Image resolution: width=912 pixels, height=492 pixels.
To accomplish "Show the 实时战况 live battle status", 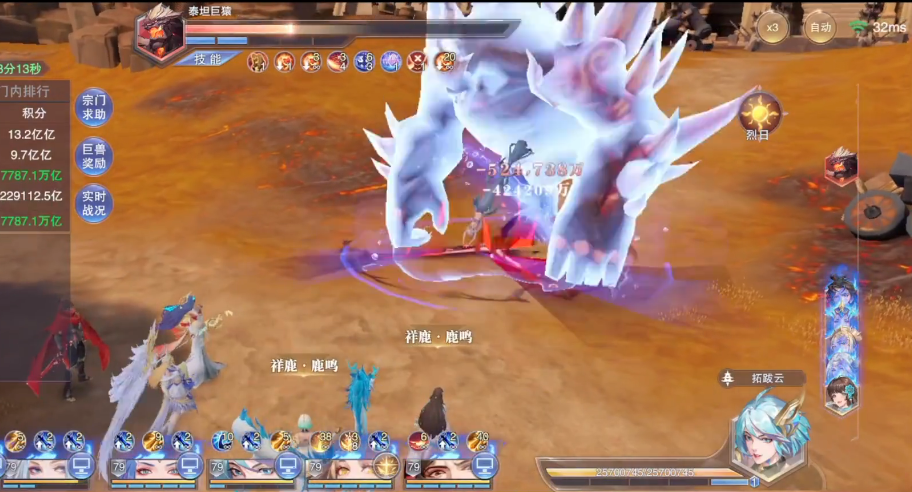I will click(x=94, y=203).
